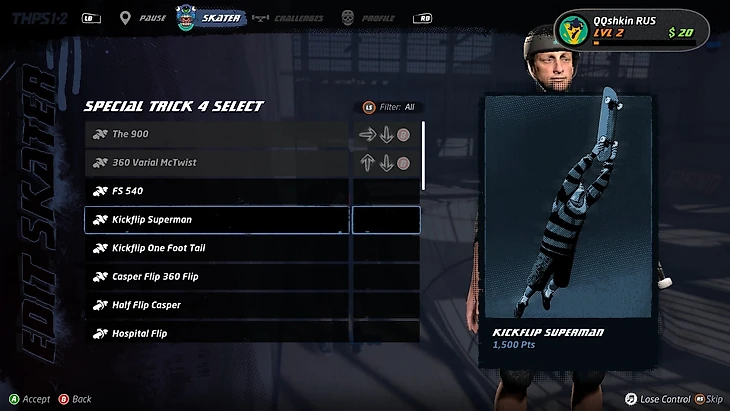
Task: Select The 900 special trick
Action: 216,134
